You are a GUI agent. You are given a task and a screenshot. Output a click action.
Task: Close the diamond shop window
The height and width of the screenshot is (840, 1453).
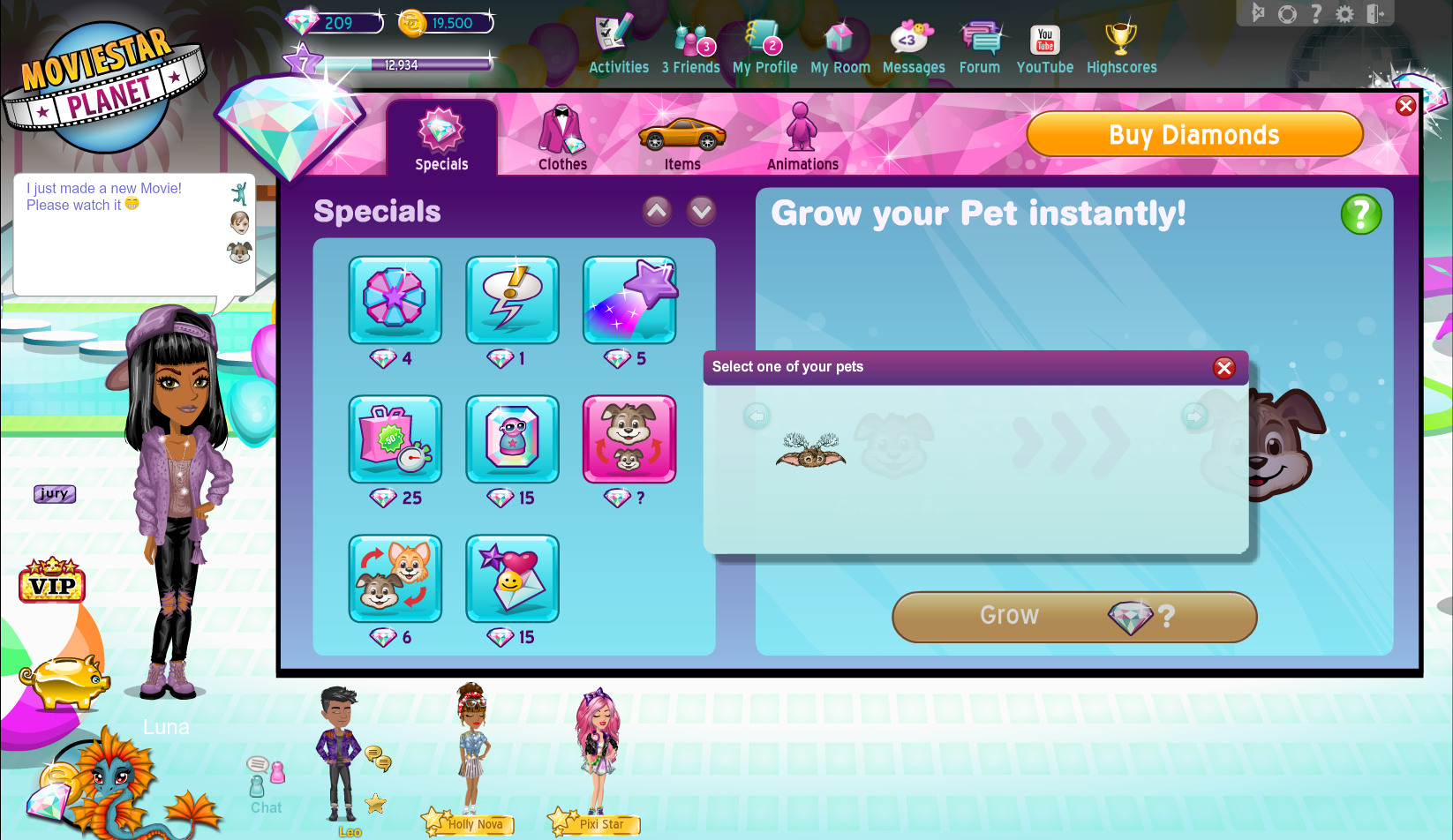(1405, 107)
